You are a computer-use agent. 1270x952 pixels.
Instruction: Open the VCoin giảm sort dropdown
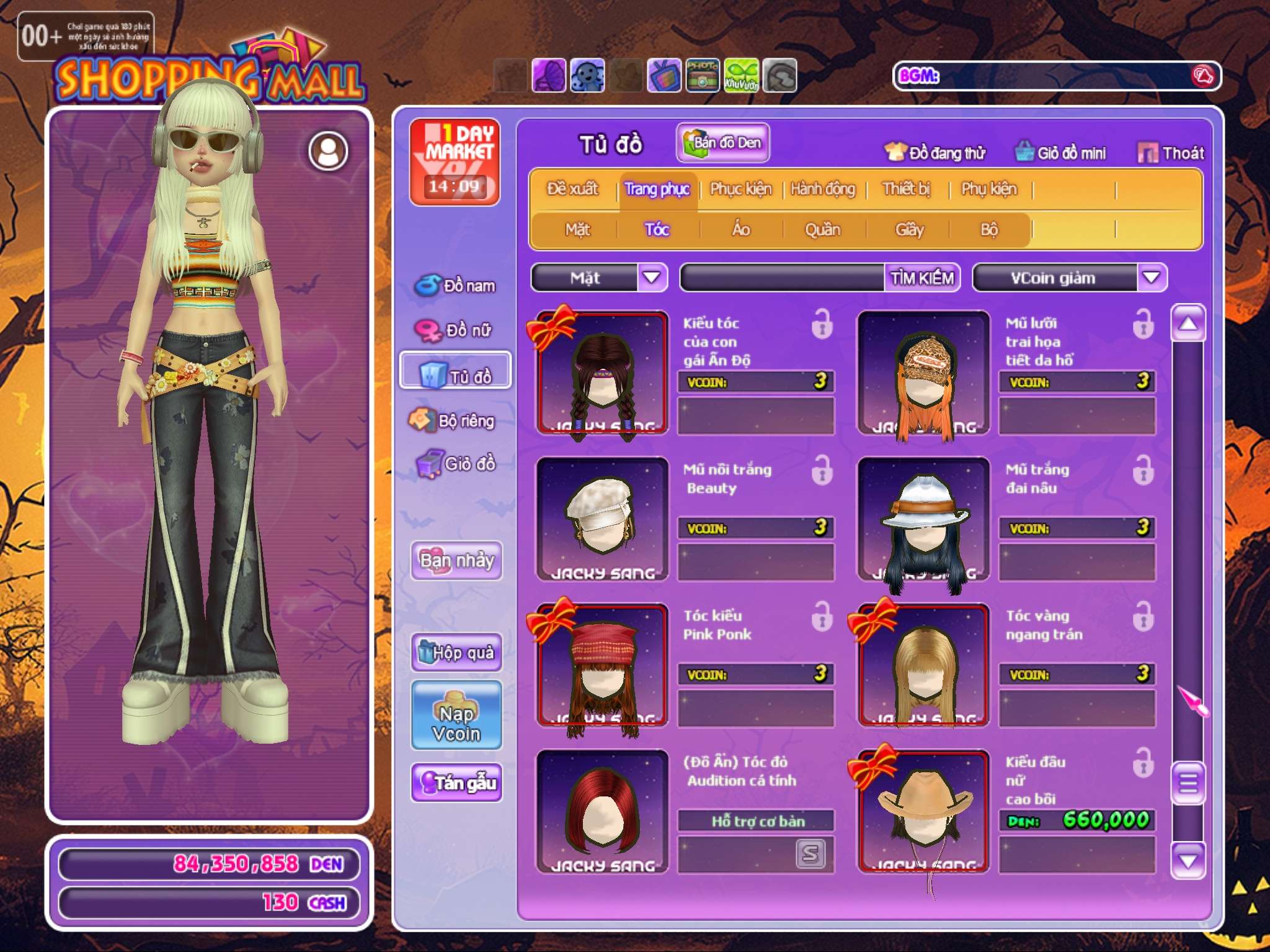click(1151, 278)
